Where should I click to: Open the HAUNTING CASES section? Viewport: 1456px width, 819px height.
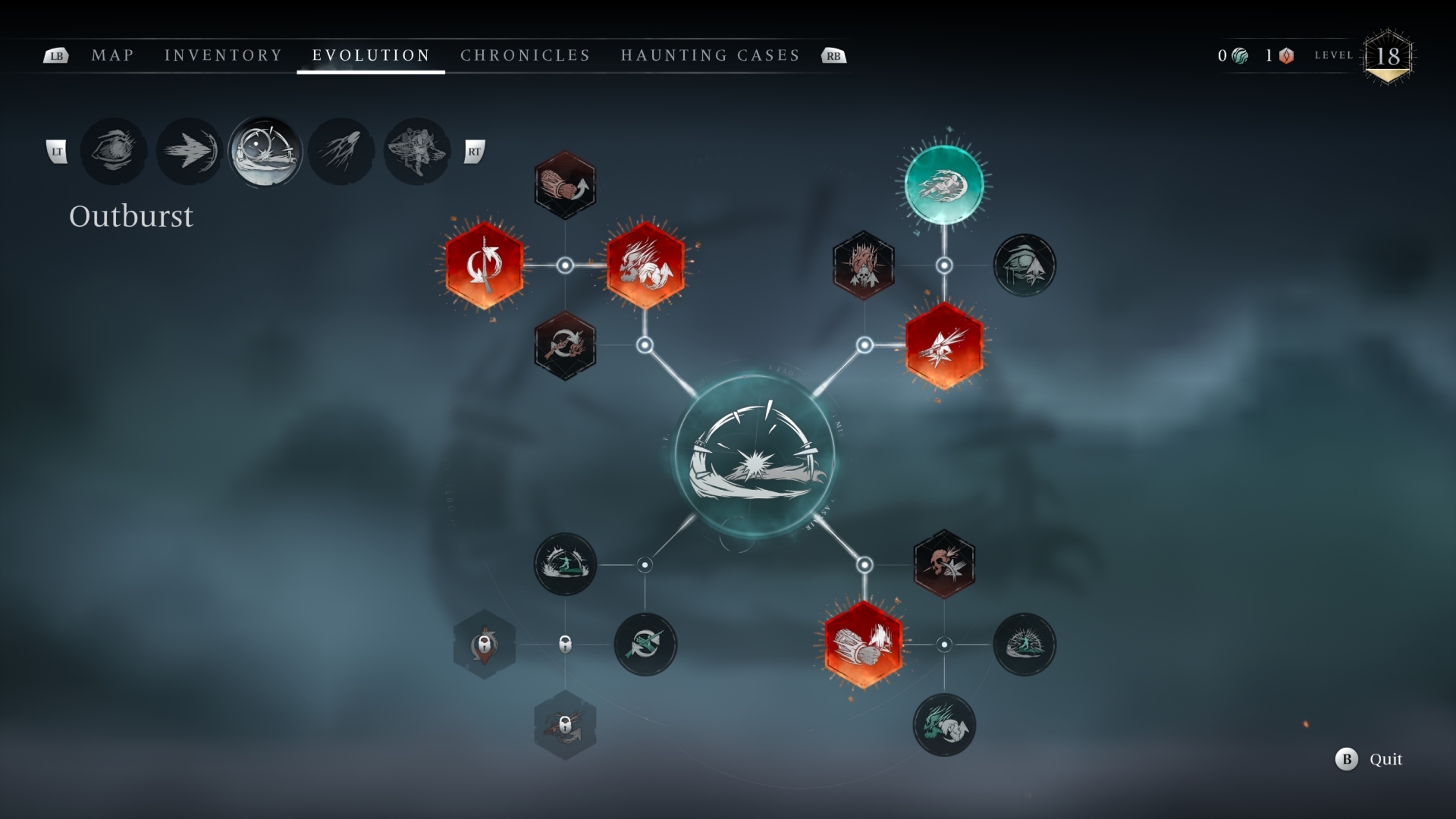(710, 55)
